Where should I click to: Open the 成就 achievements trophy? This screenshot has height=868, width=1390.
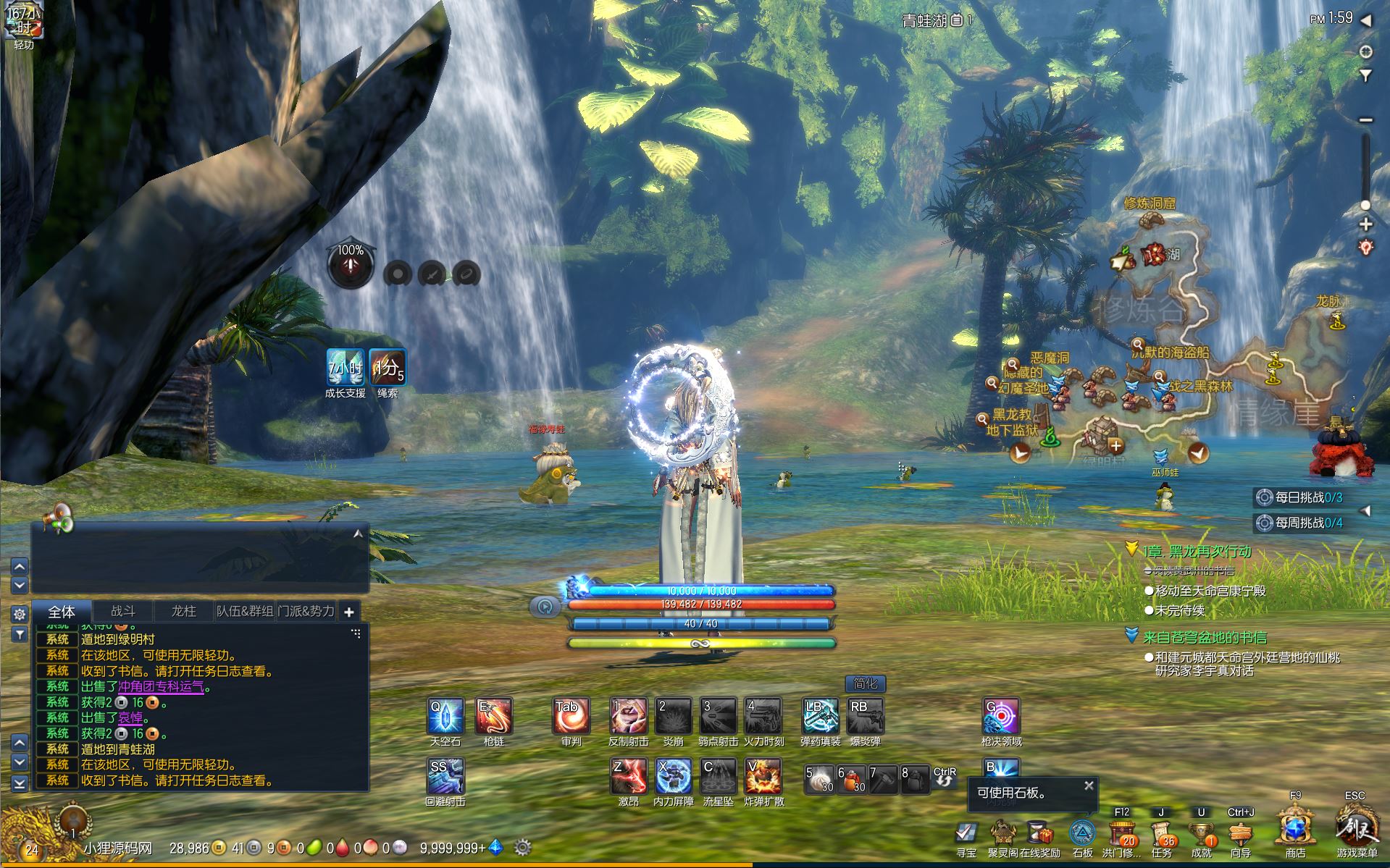[1201, 833]
